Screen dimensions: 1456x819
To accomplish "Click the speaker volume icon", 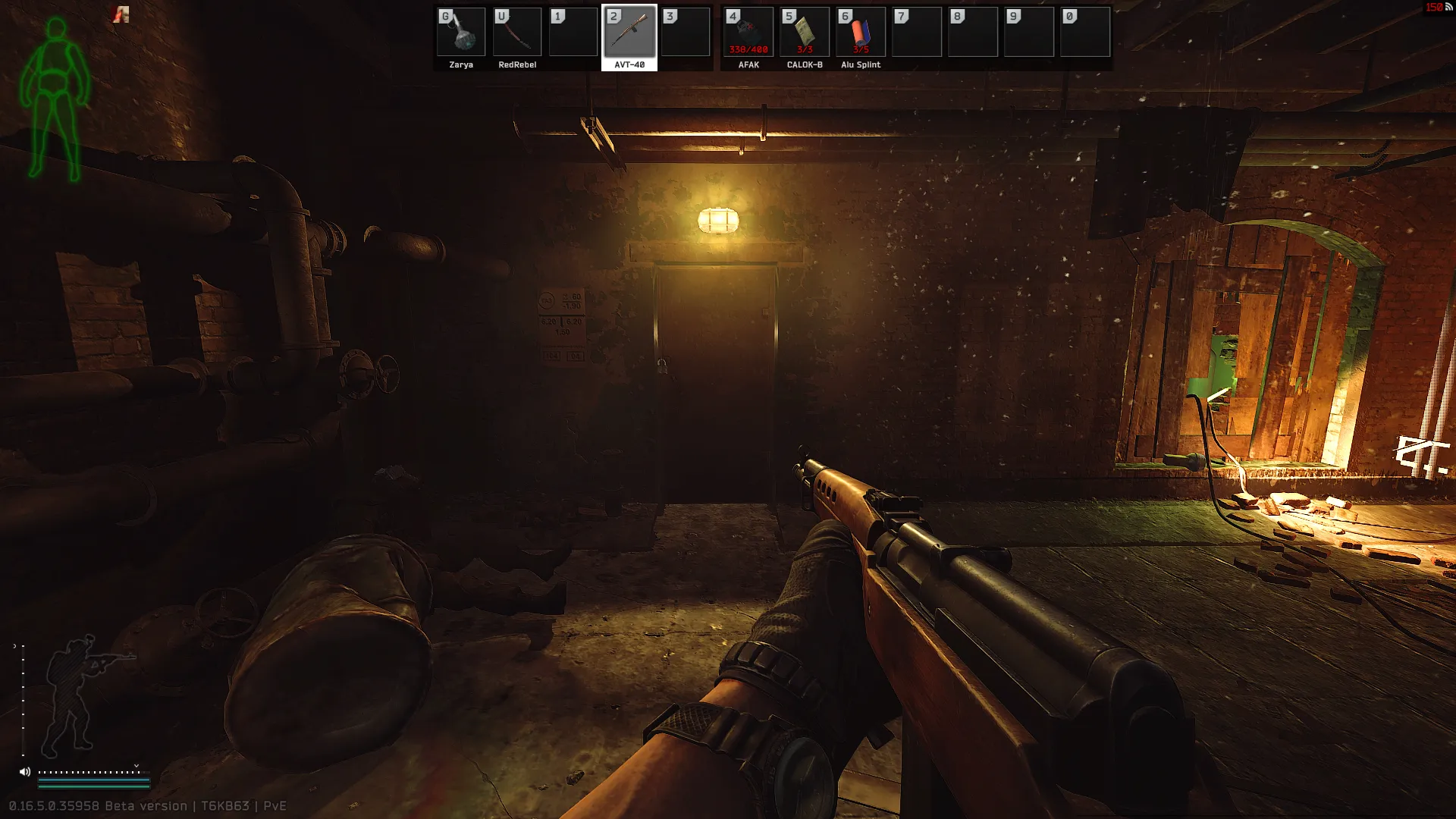I will coord(25,772).
